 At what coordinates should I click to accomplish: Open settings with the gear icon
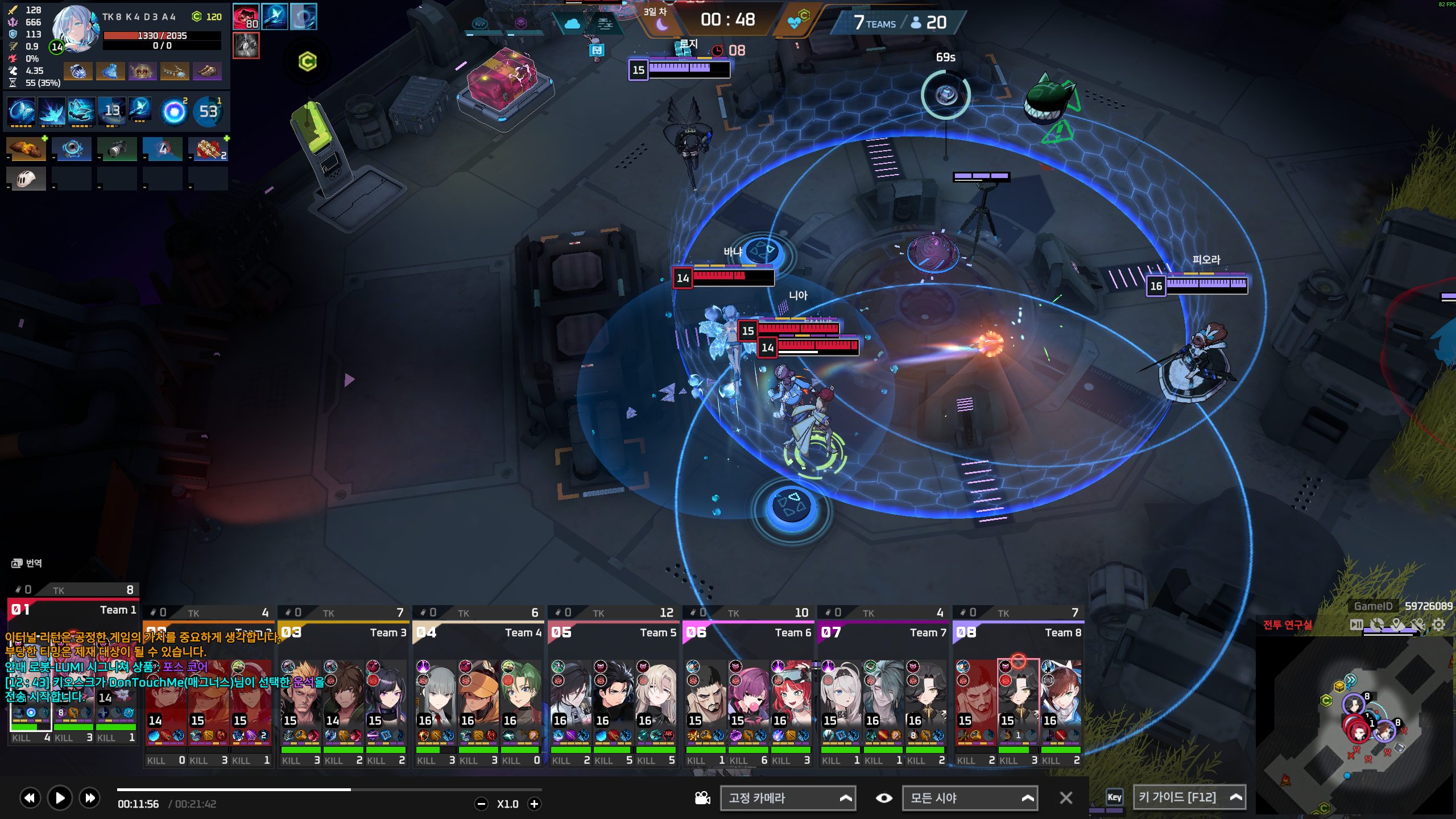1438,625
